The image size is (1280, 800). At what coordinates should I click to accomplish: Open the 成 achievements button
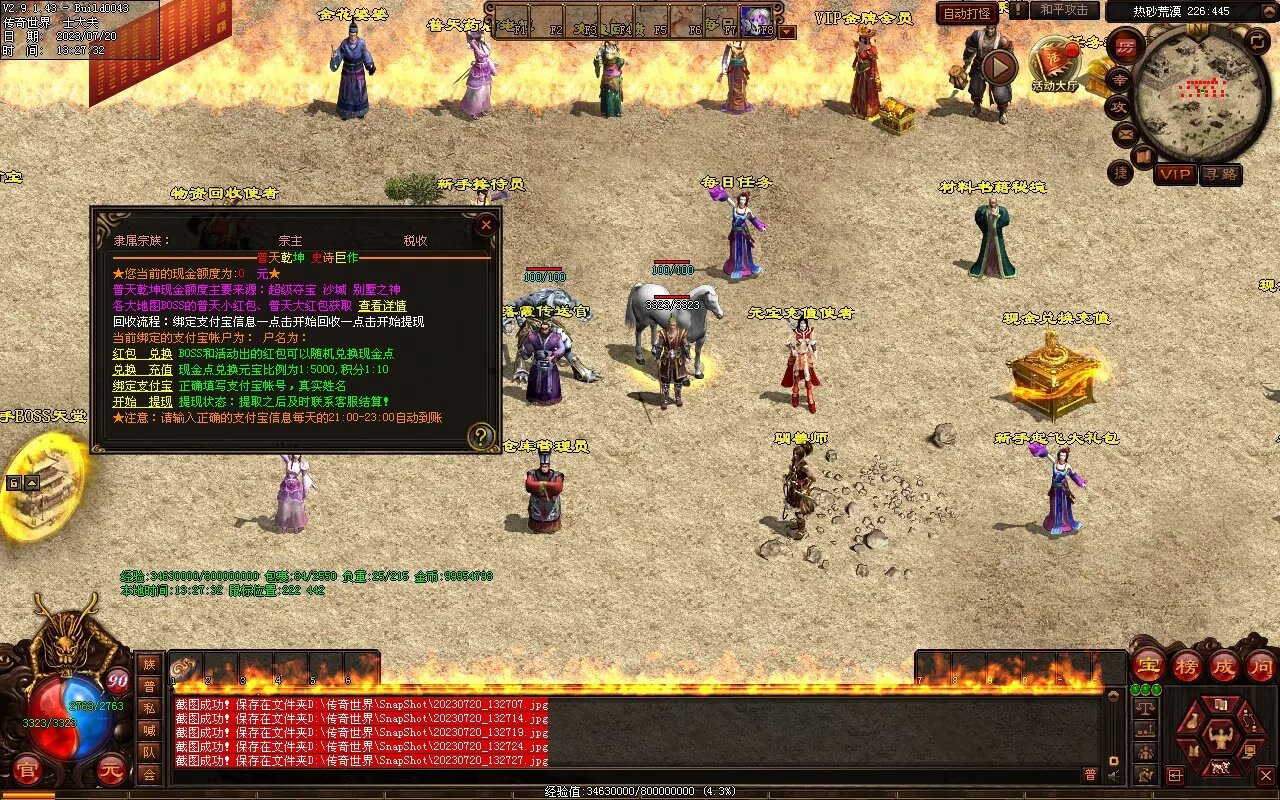coord(1224,665)
